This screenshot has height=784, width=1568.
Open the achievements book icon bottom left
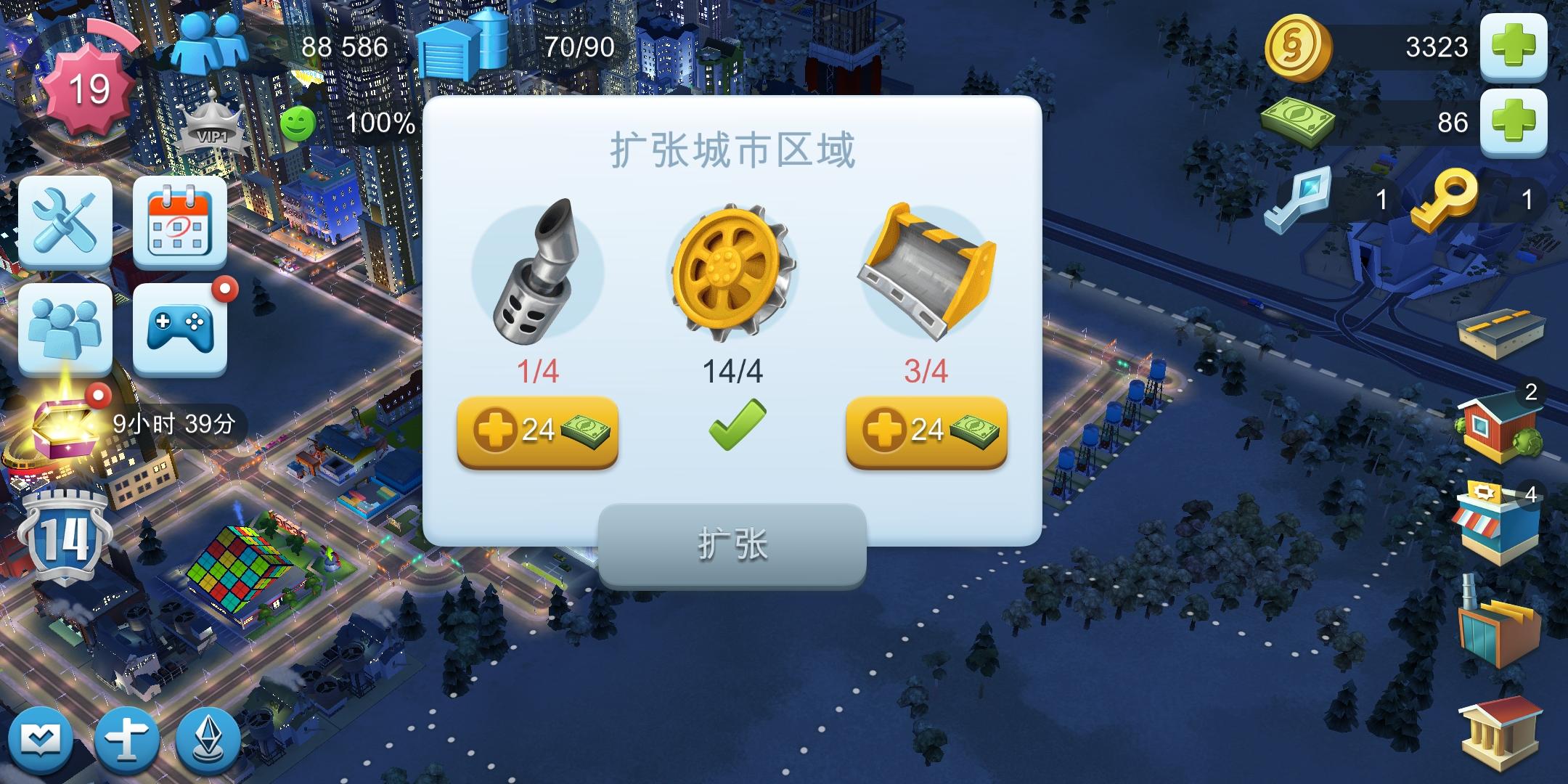click(x=41, y=738)
